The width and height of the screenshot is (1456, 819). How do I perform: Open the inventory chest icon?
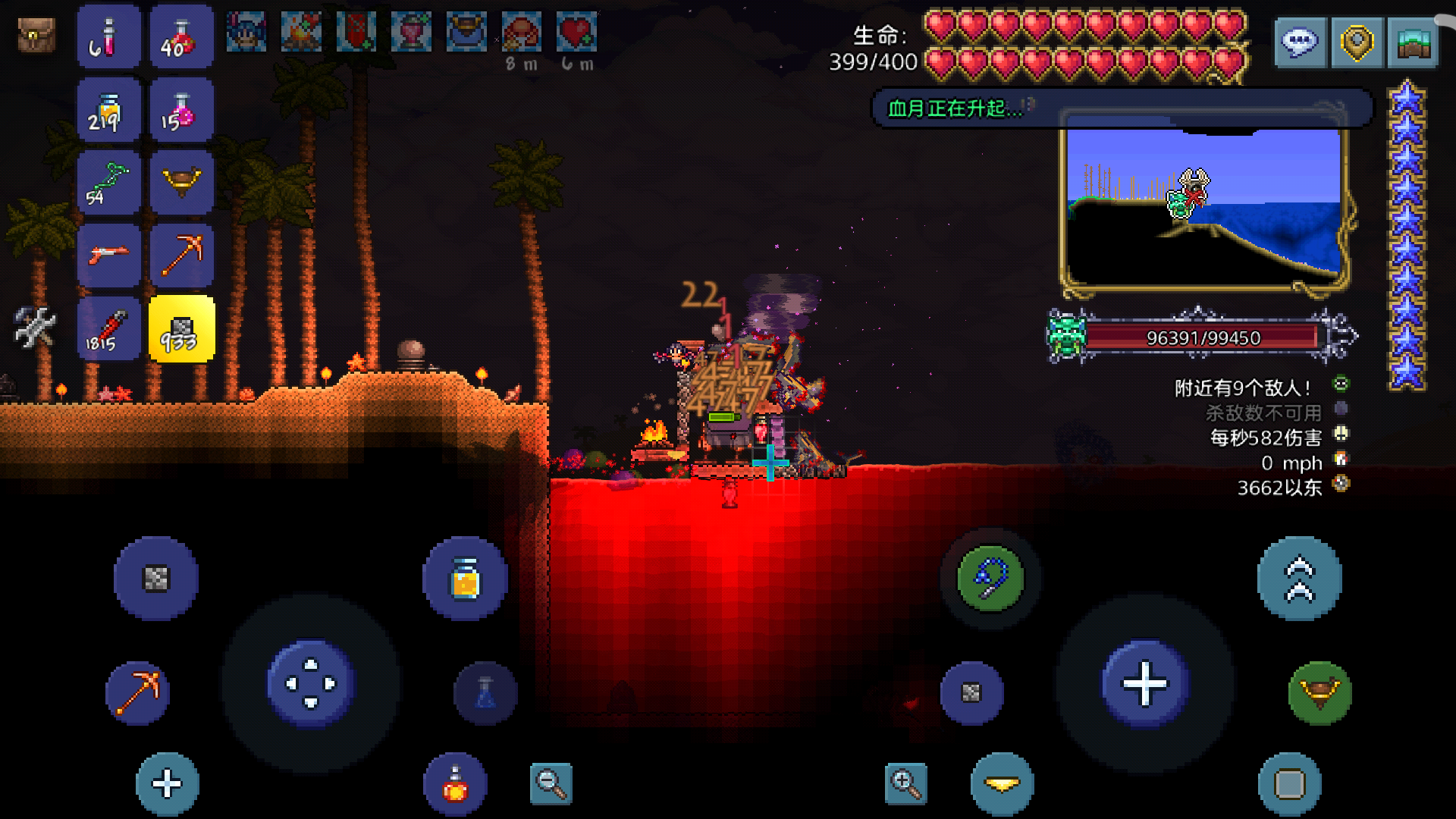pyautogui.click(x=36, y=36)
